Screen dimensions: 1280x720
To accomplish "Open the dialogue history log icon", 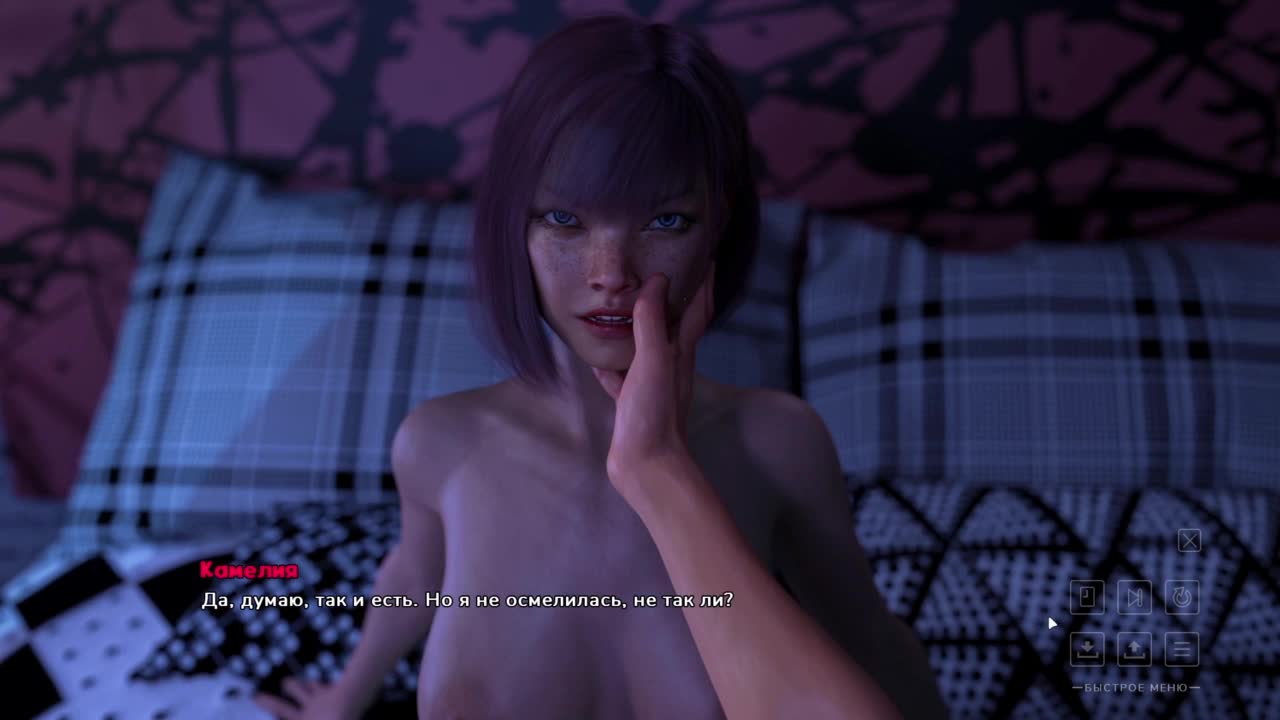I will [1087, 597].
